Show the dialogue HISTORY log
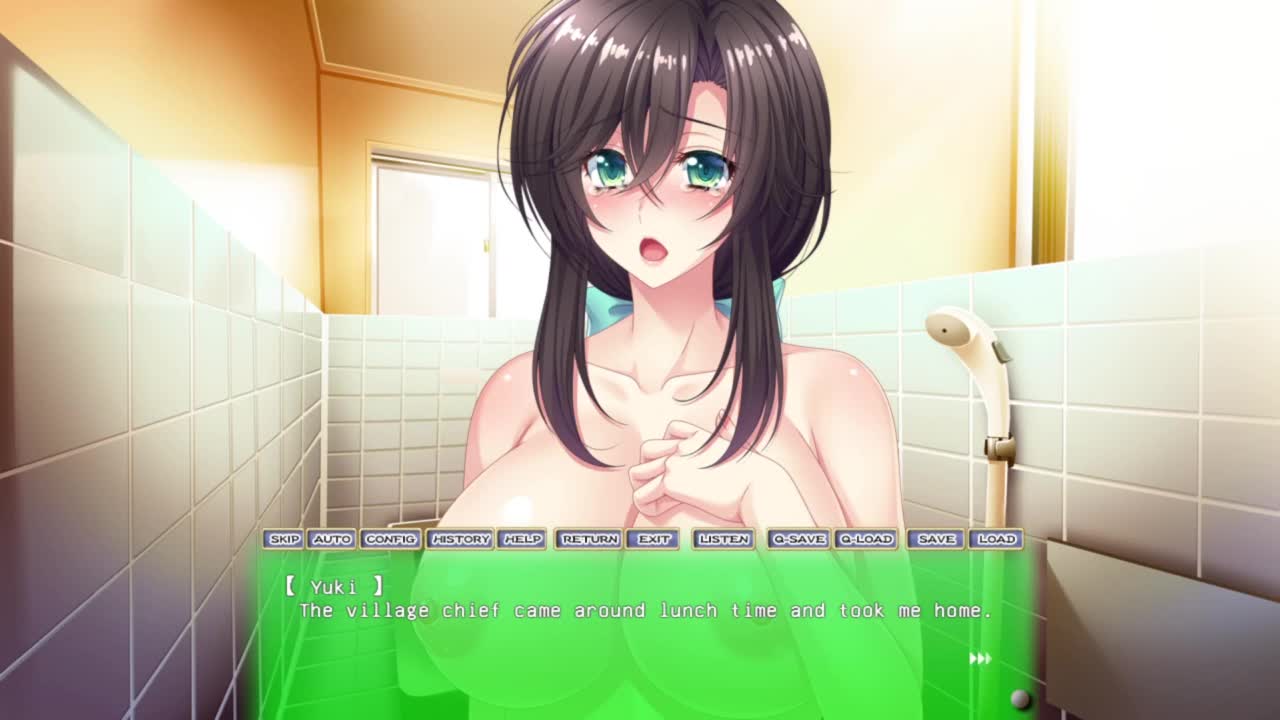The height and width of the screenshot is (720, 1280). (x=460, y=539)
